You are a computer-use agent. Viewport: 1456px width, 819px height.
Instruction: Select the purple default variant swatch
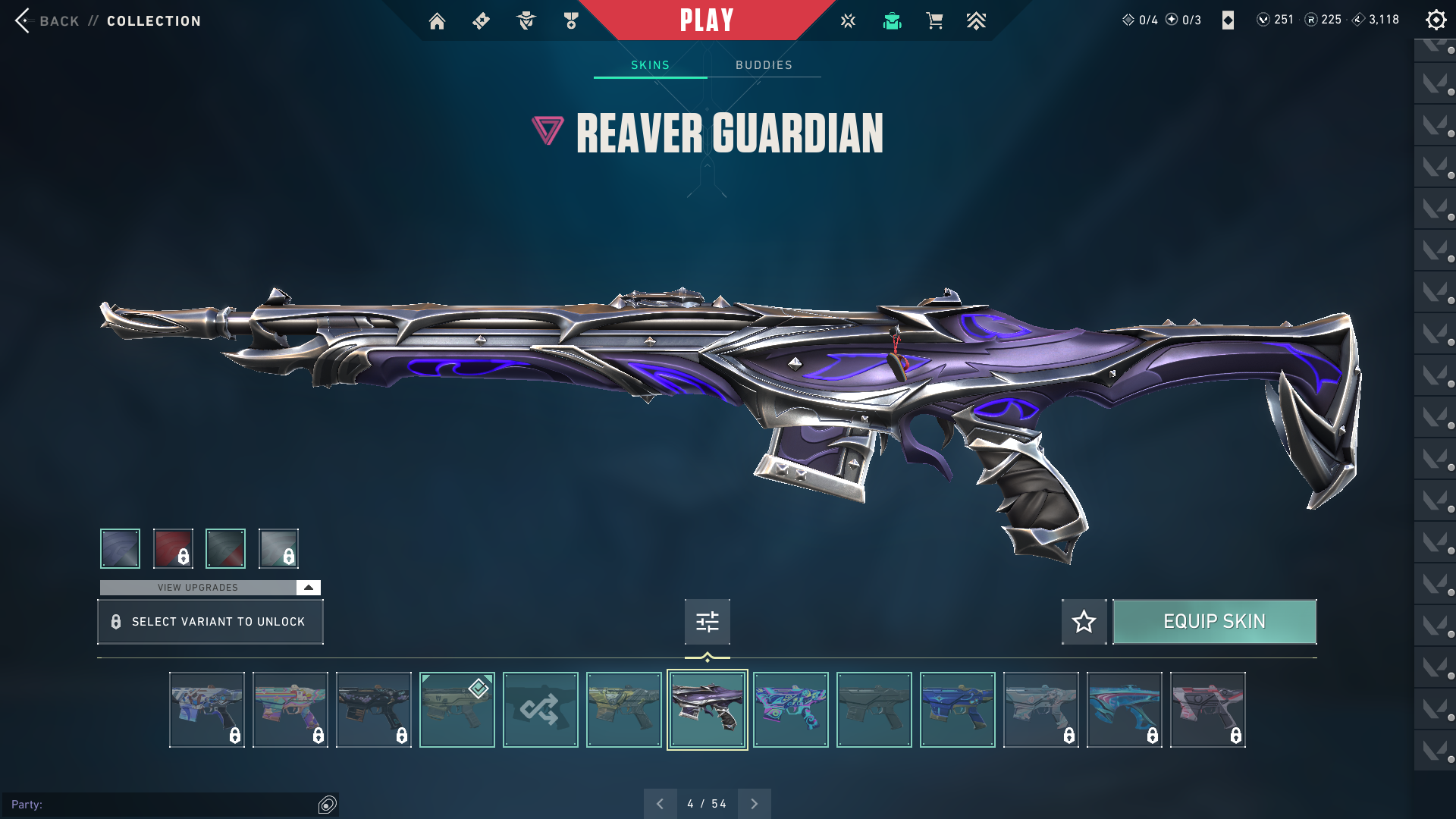120,548
